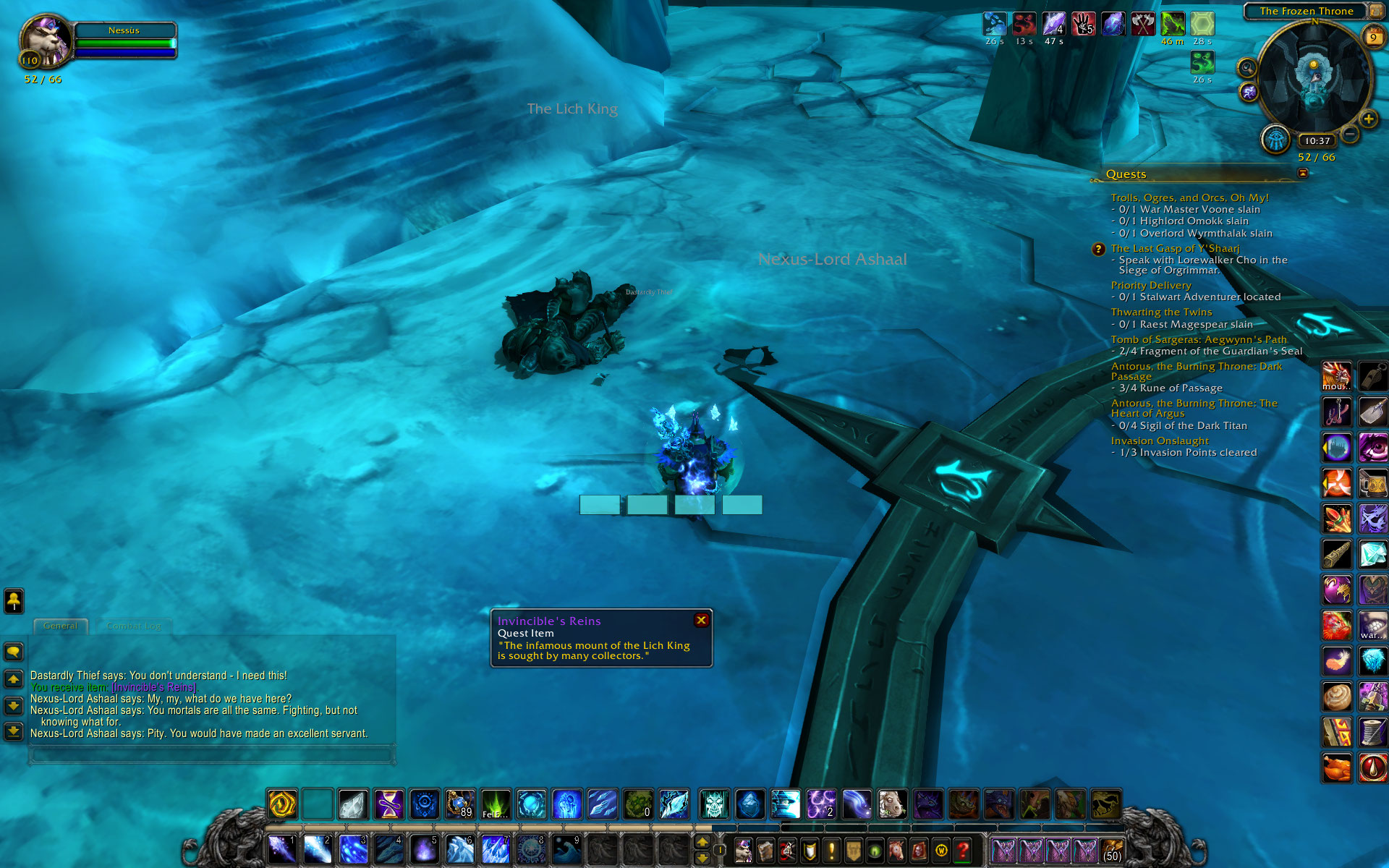
Task: Switch to the Combat Log chat tab
Action: [134, 626]
